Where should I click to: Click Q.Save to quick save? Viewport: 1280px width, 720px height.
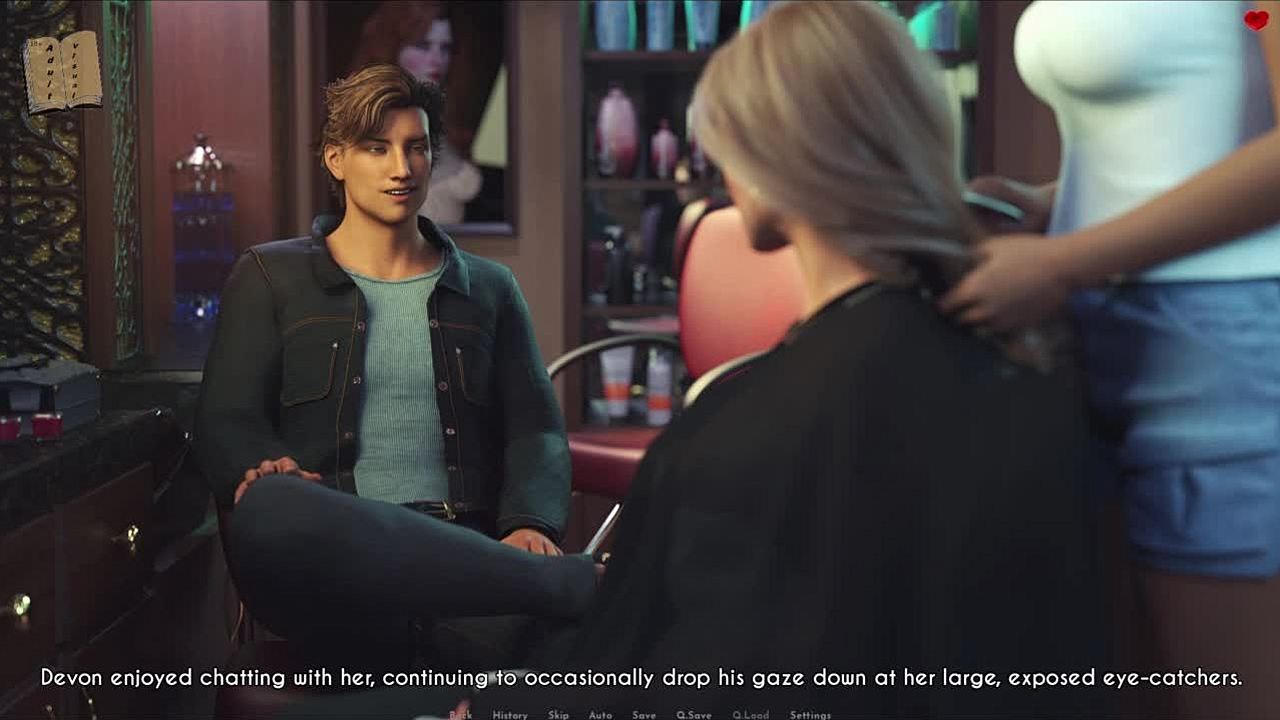[694, 715]
